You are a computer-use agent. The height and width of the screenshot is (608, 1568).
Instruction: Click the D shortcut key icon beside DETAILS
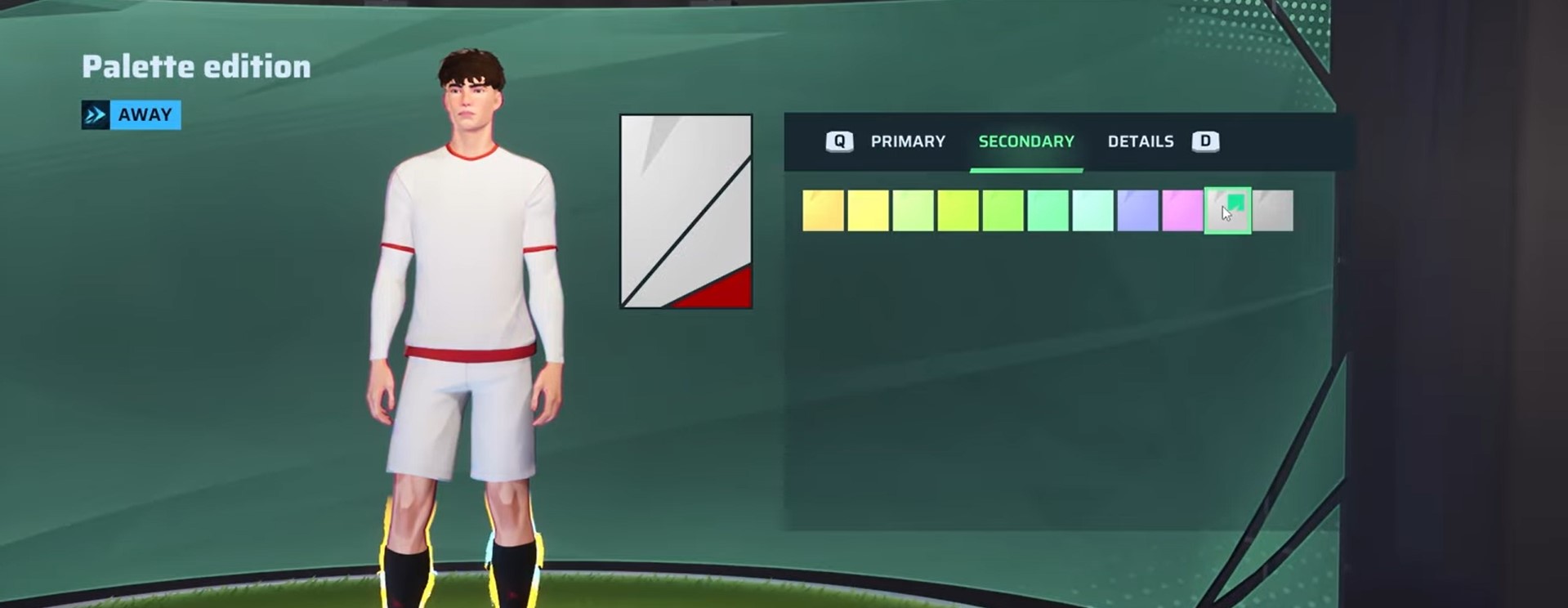[1205, 141]
